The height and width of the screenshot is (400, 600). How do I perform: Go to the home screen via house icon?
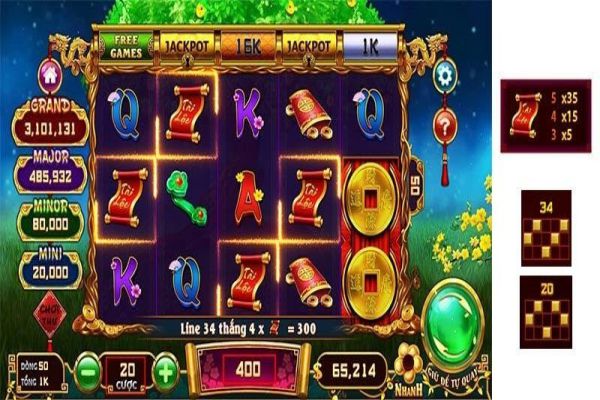(x=49, y=74)
